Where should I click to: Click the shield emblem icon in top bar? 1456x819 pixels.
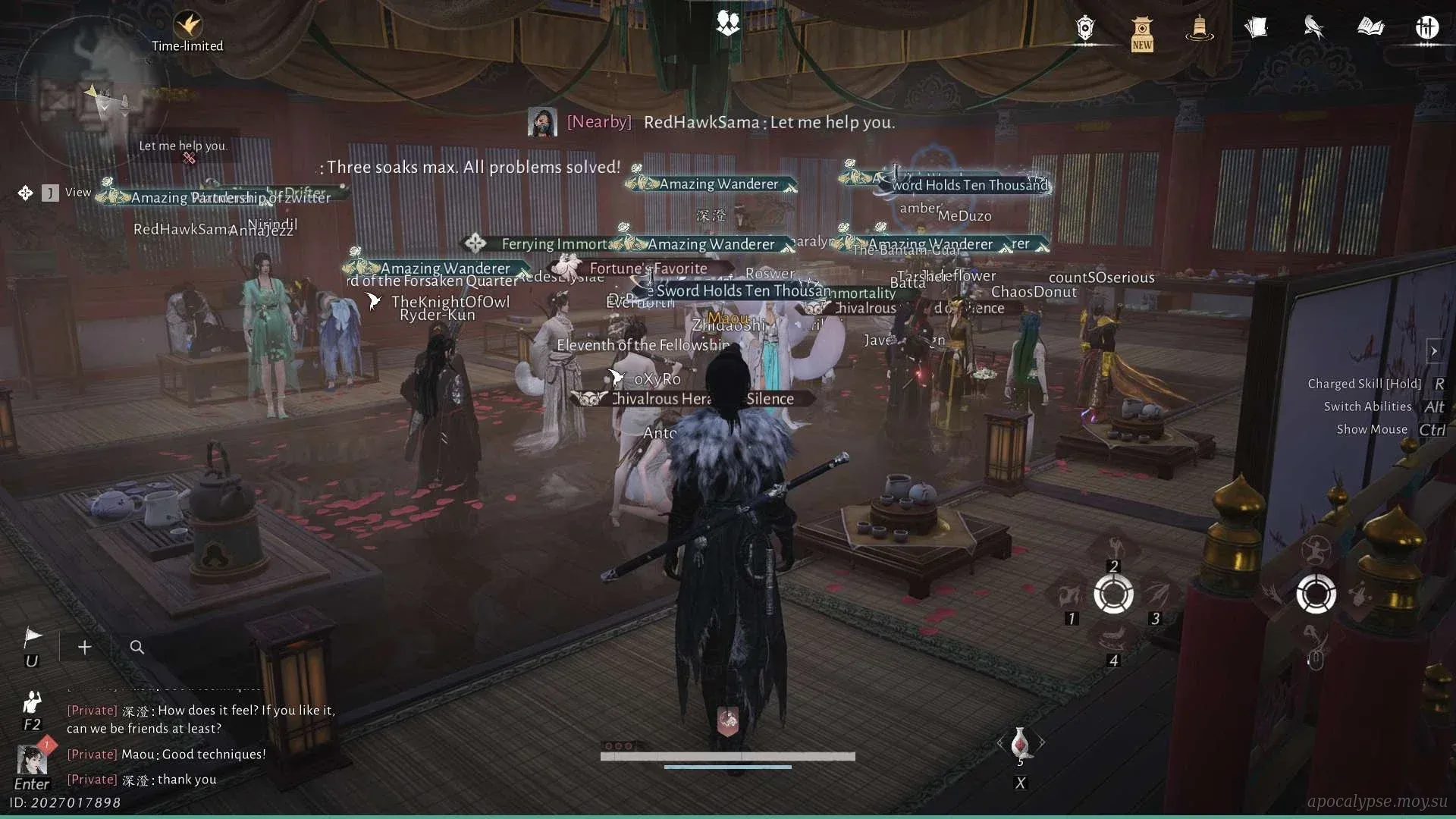(1085, 29)
